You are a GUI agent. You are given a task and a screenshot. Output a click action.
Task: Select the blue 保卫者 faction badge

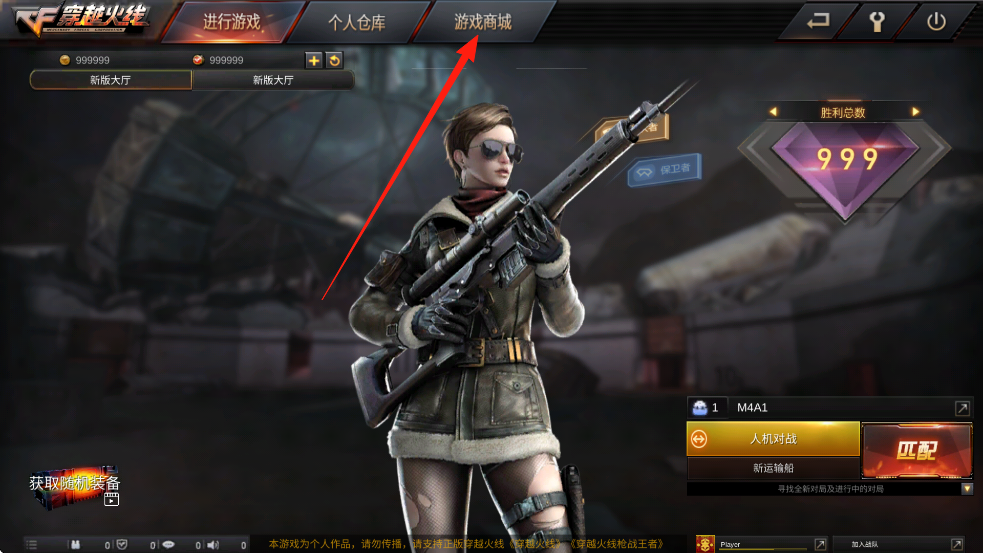pyautogui.click(x=664, y=170)
